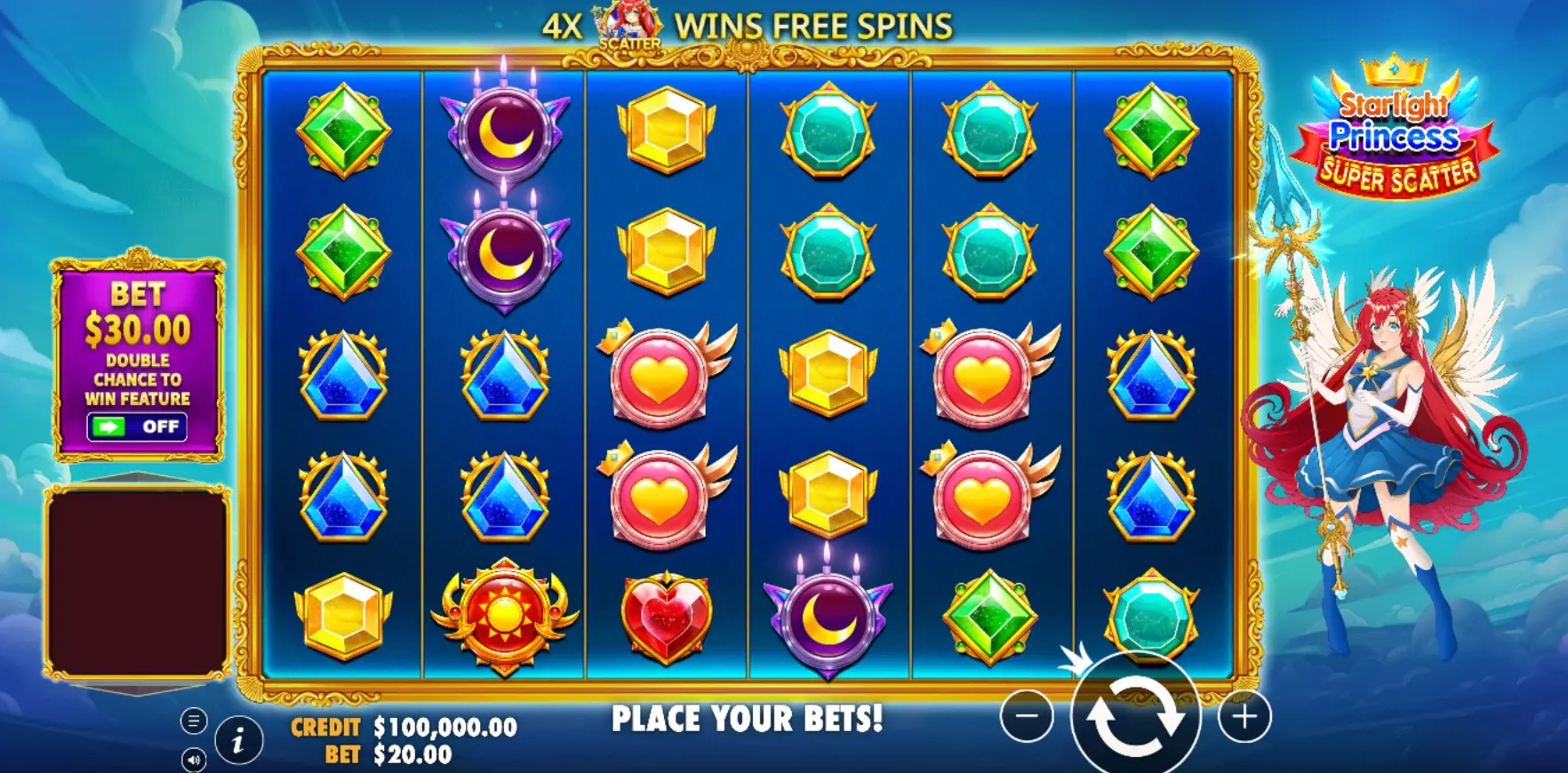The width and height of the screenshot is (1568, 773).
Task: Increase the bet with the plus button
Action: click(x=1244, y=716)
